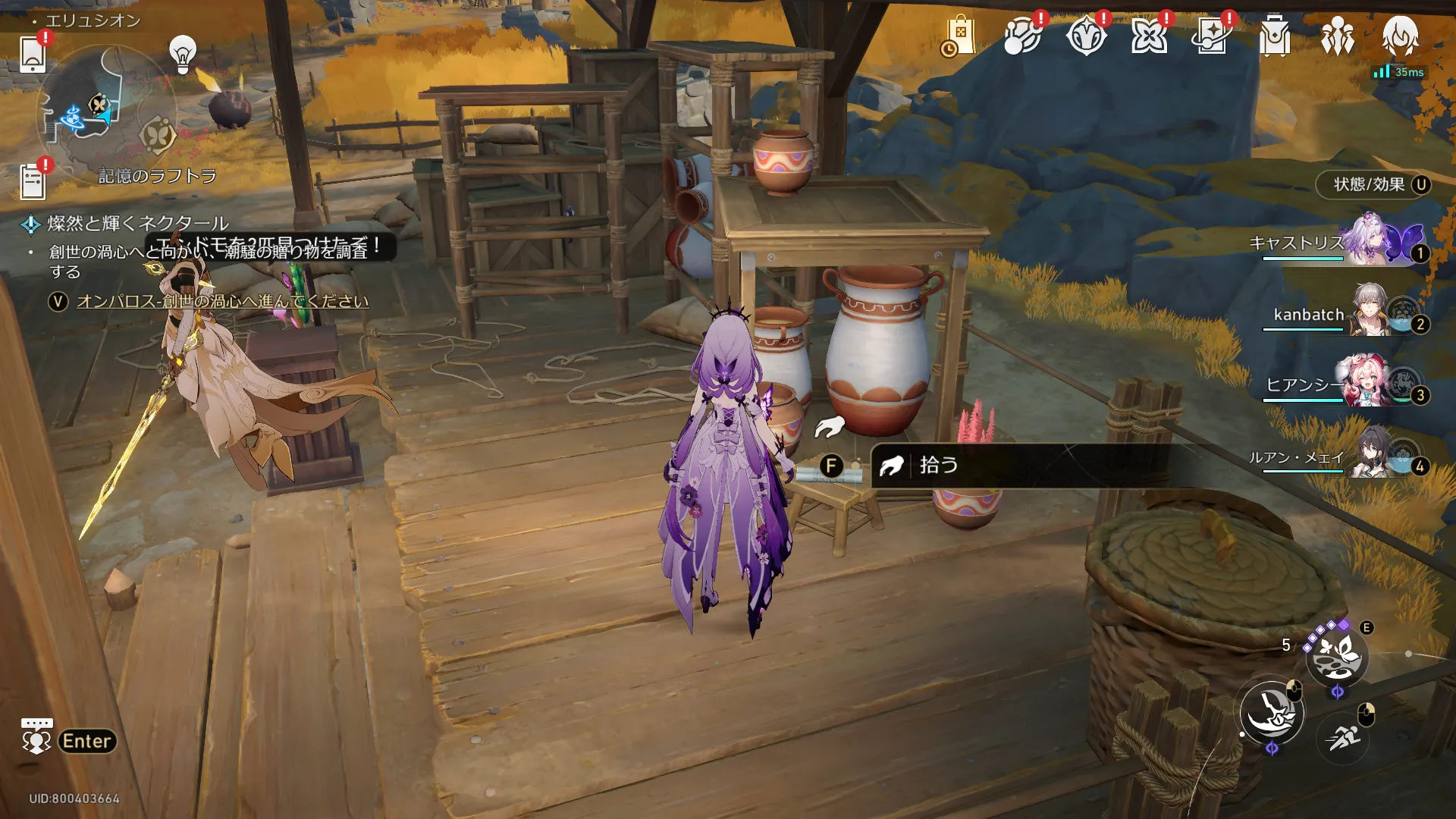The width and height of the screenshot is (1456, 819).
Task: Open the 状態/効果 status effects button
Action: click(x=1373, y=184)
